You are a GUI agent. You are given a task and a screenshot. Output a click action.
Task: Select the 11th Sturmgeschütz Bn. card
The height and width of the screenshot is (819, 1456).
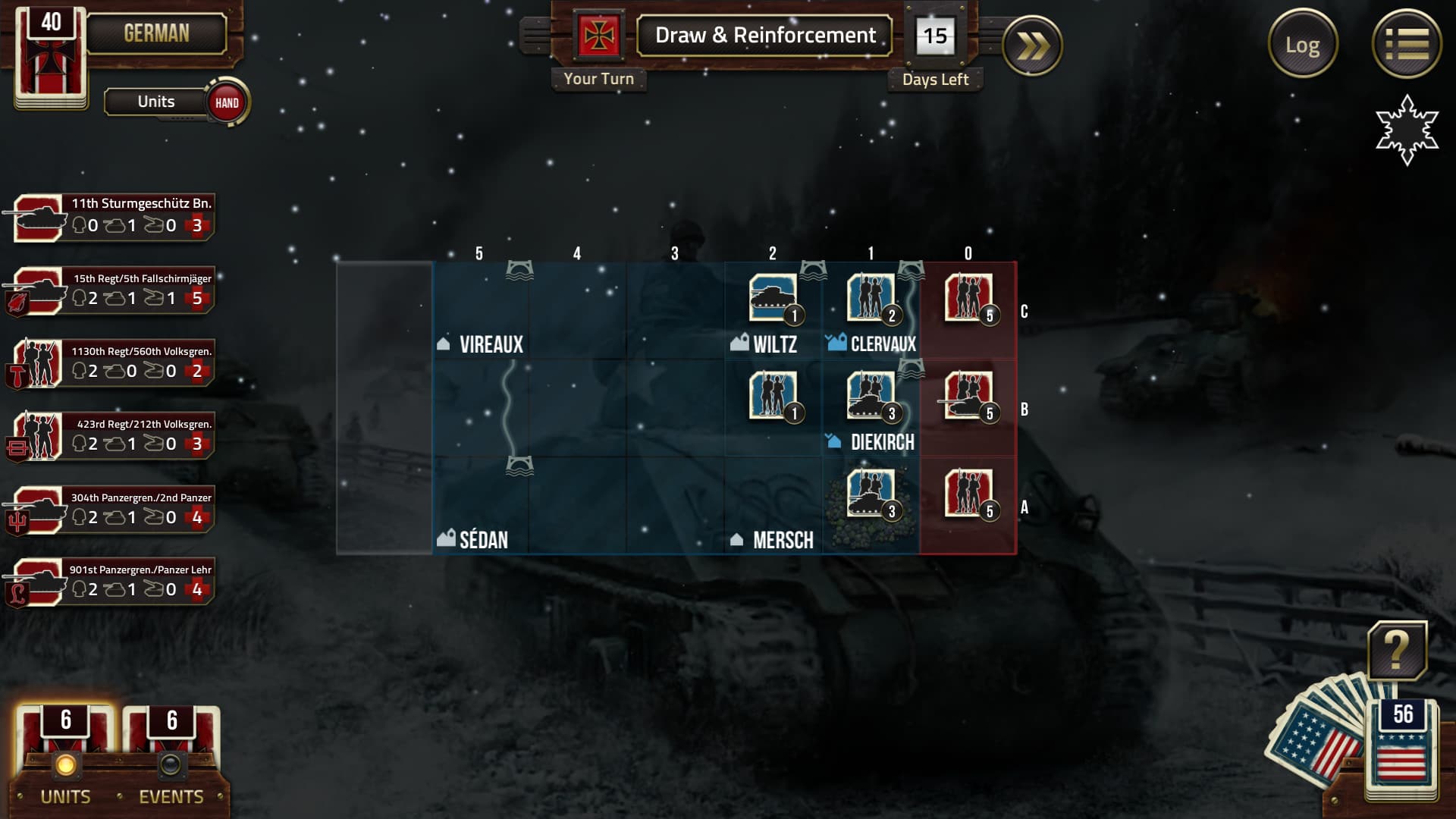click(114, 217)
